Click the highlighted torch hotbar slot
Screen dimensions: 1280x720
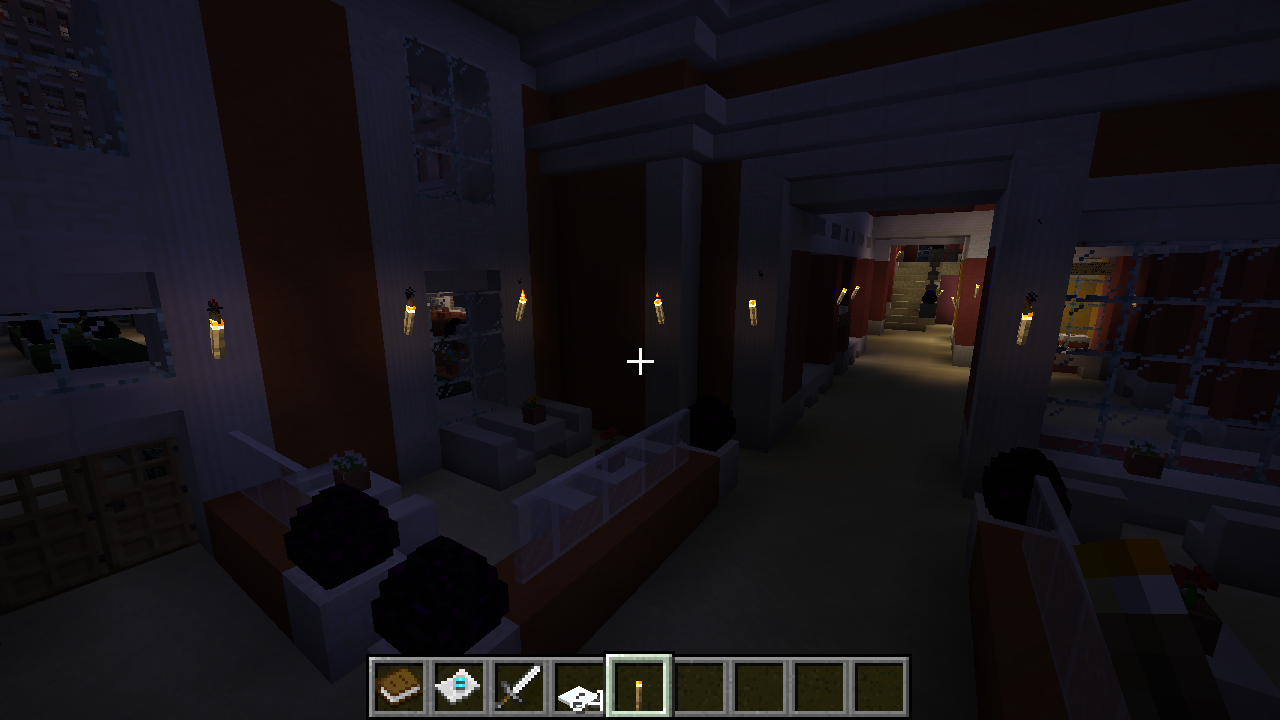[x=640, y=687]
